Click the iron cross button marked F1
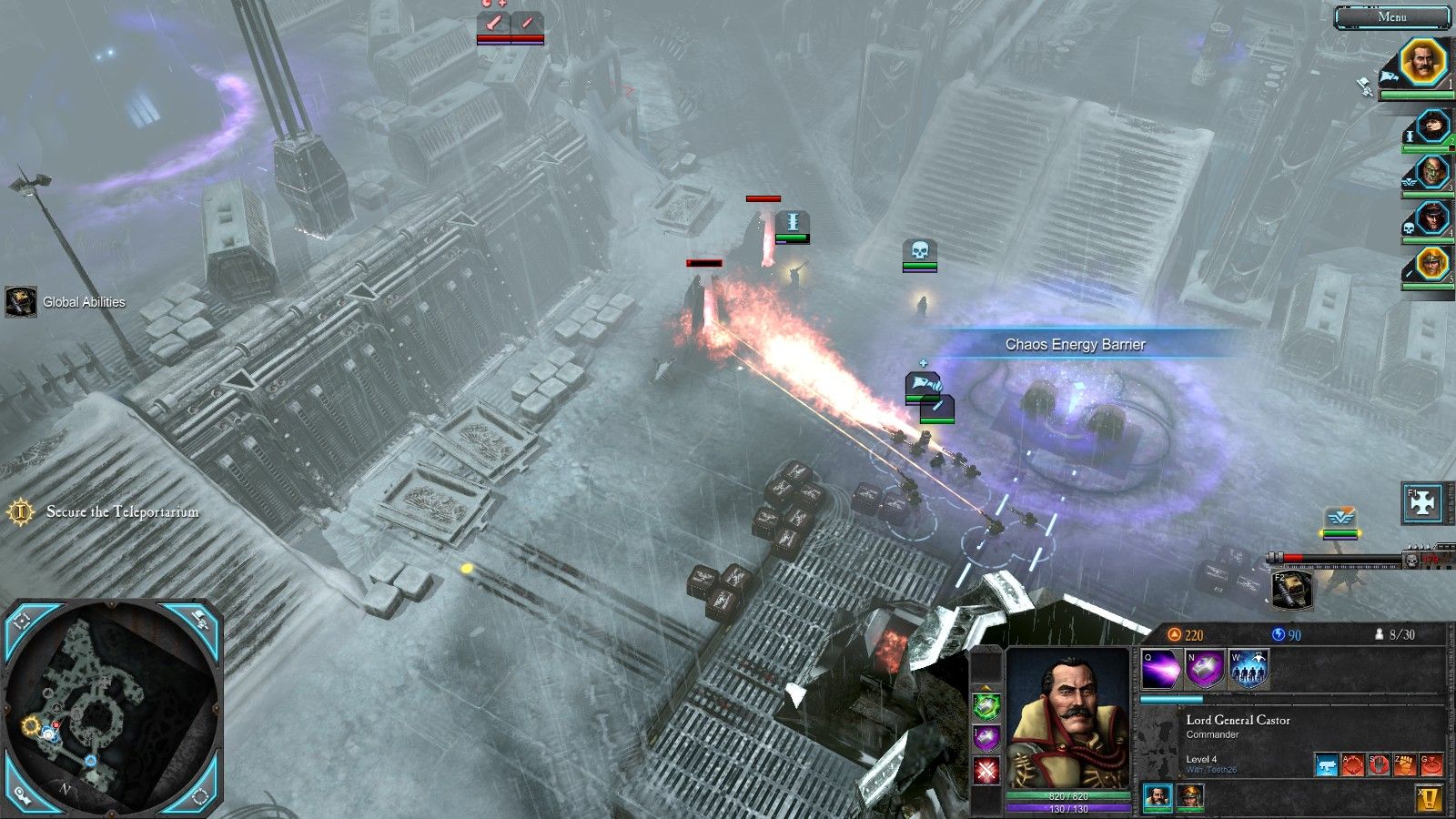Image resolution: width=1456 pixels, height=819 pixels. click(x=1423, y=503)
